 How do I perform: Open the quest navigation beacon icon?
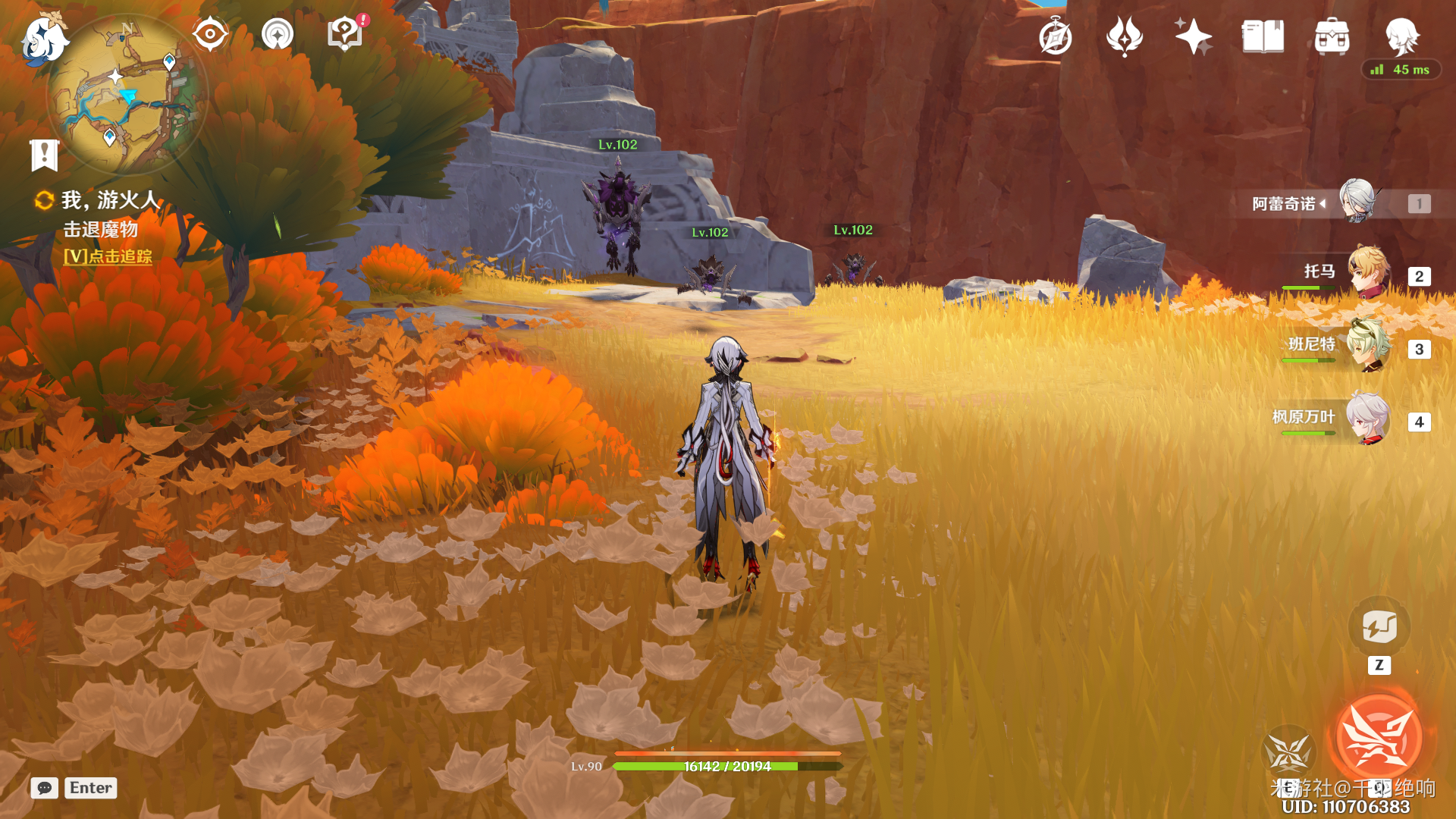click(278, 34)
